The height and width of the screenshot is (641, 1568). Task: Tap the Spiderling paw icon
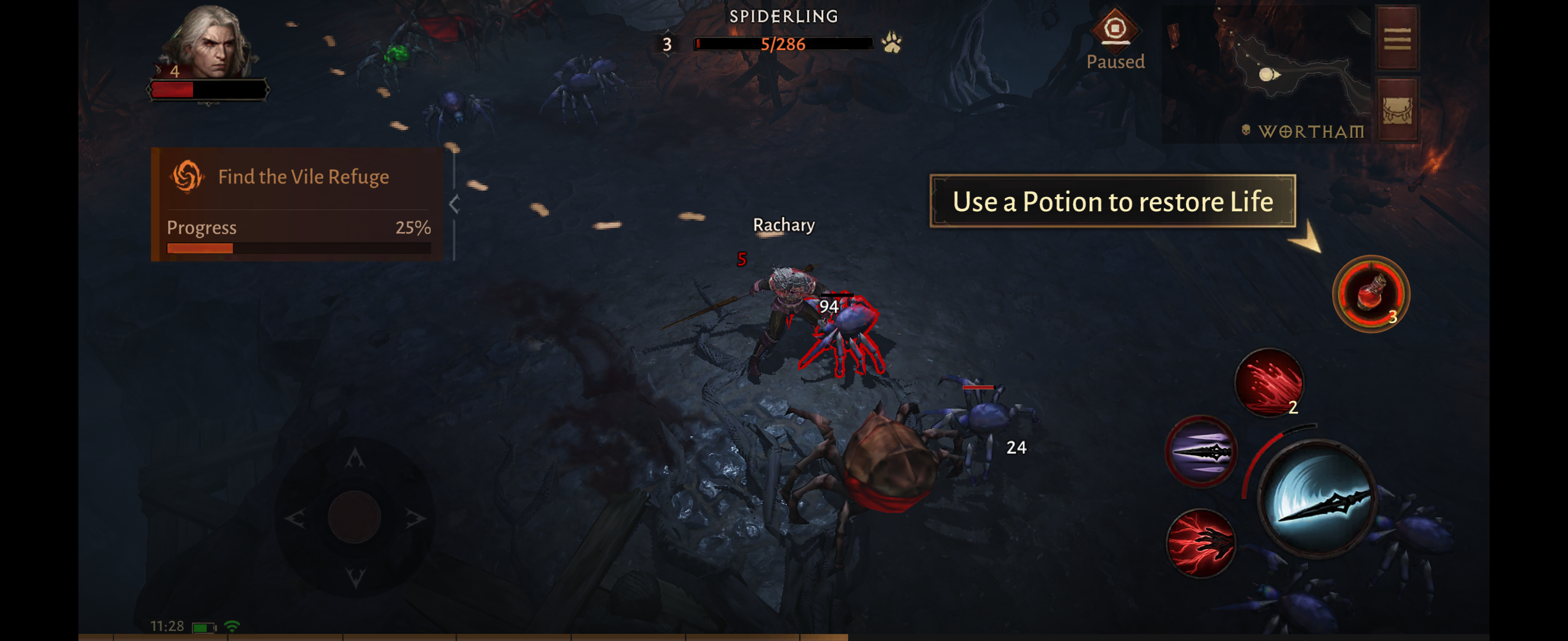[x=892, y=43]
